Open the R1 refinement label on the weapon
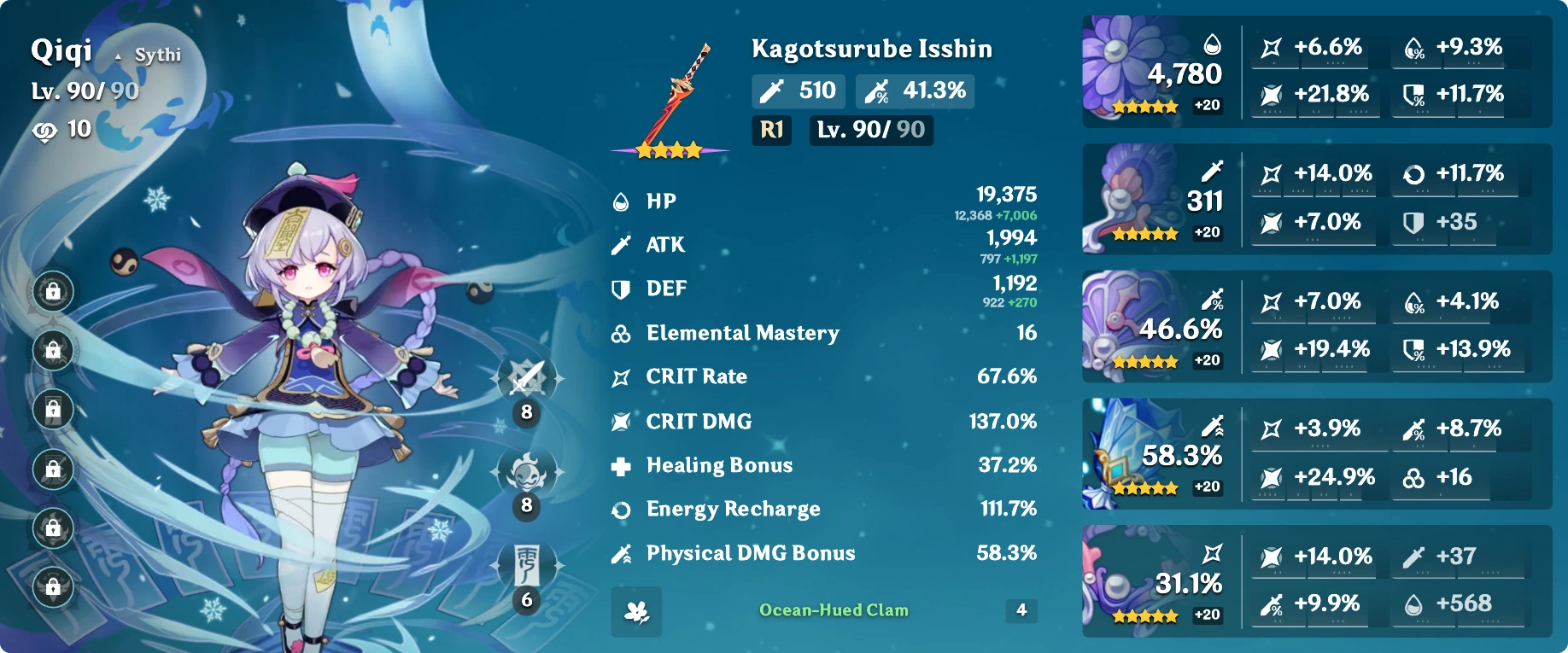 (x=769, y=131)
